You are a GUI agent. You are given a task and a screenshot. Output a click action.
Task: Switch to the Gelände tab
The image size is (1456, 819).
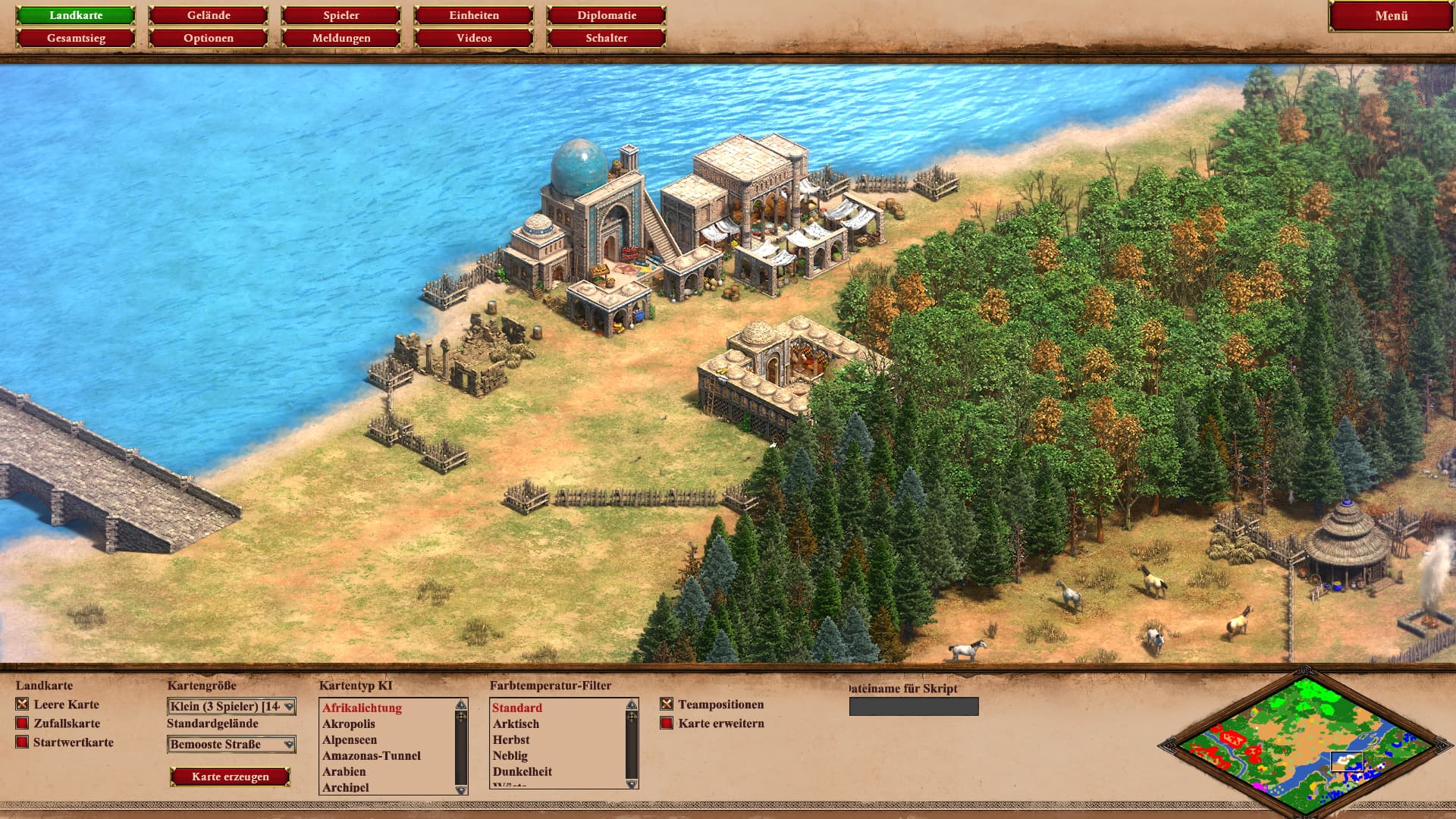click(x=209, y=15)
